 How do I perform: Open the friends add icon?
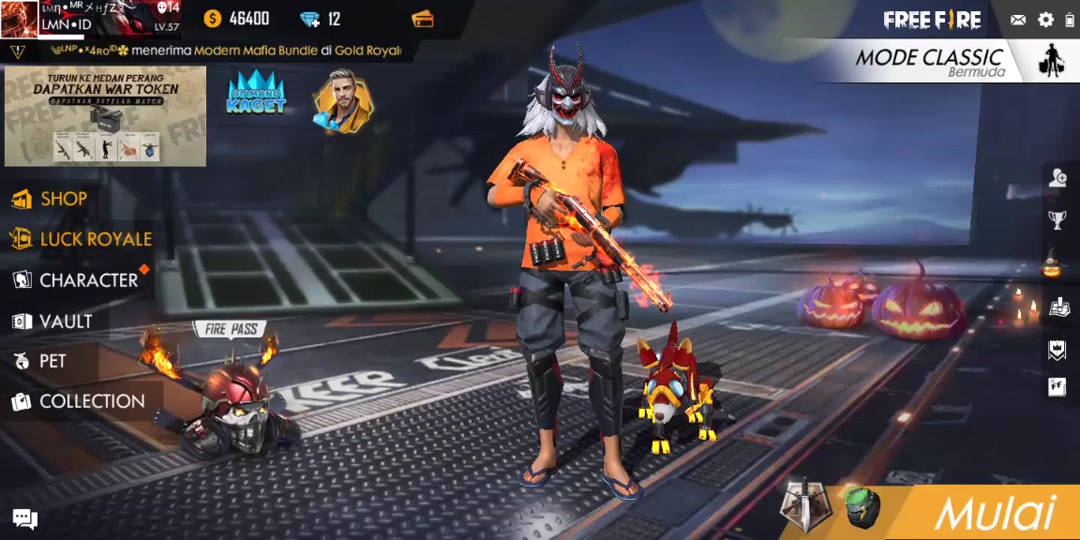click(1057, 178)
